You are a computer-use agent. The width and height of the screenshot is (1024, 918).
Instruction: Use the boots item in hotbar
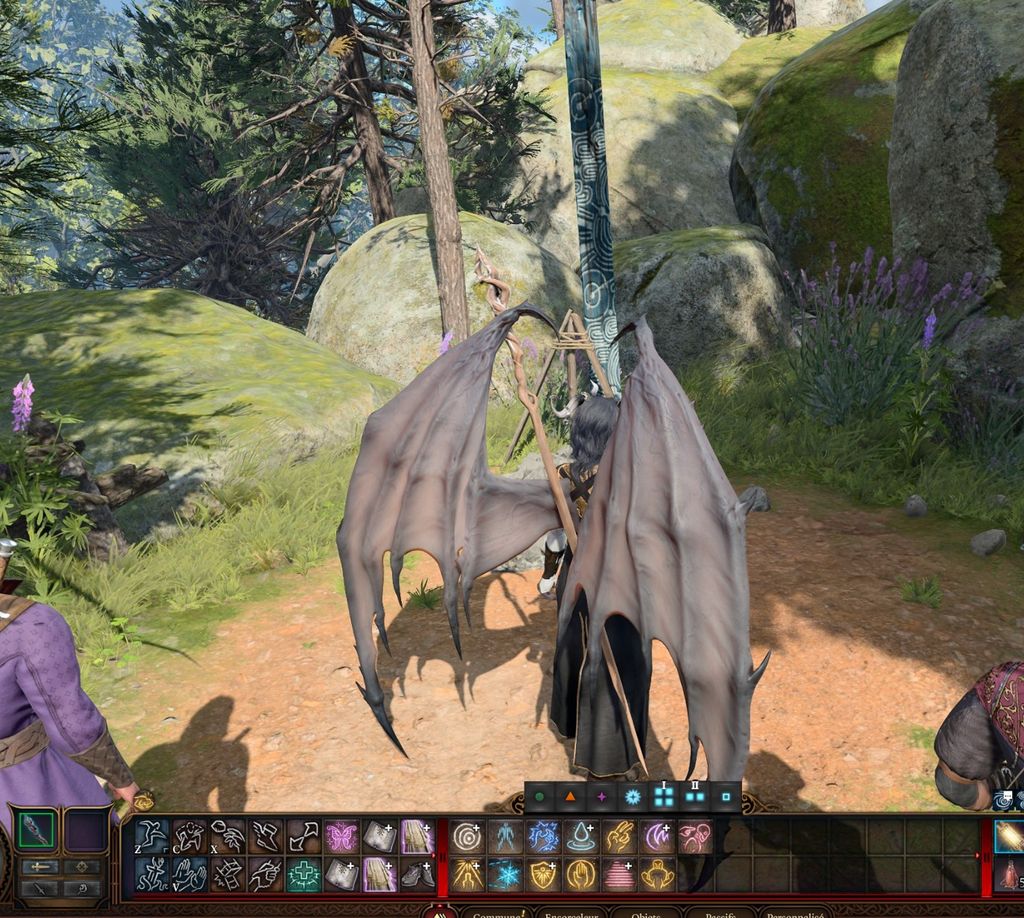point(416,874)
